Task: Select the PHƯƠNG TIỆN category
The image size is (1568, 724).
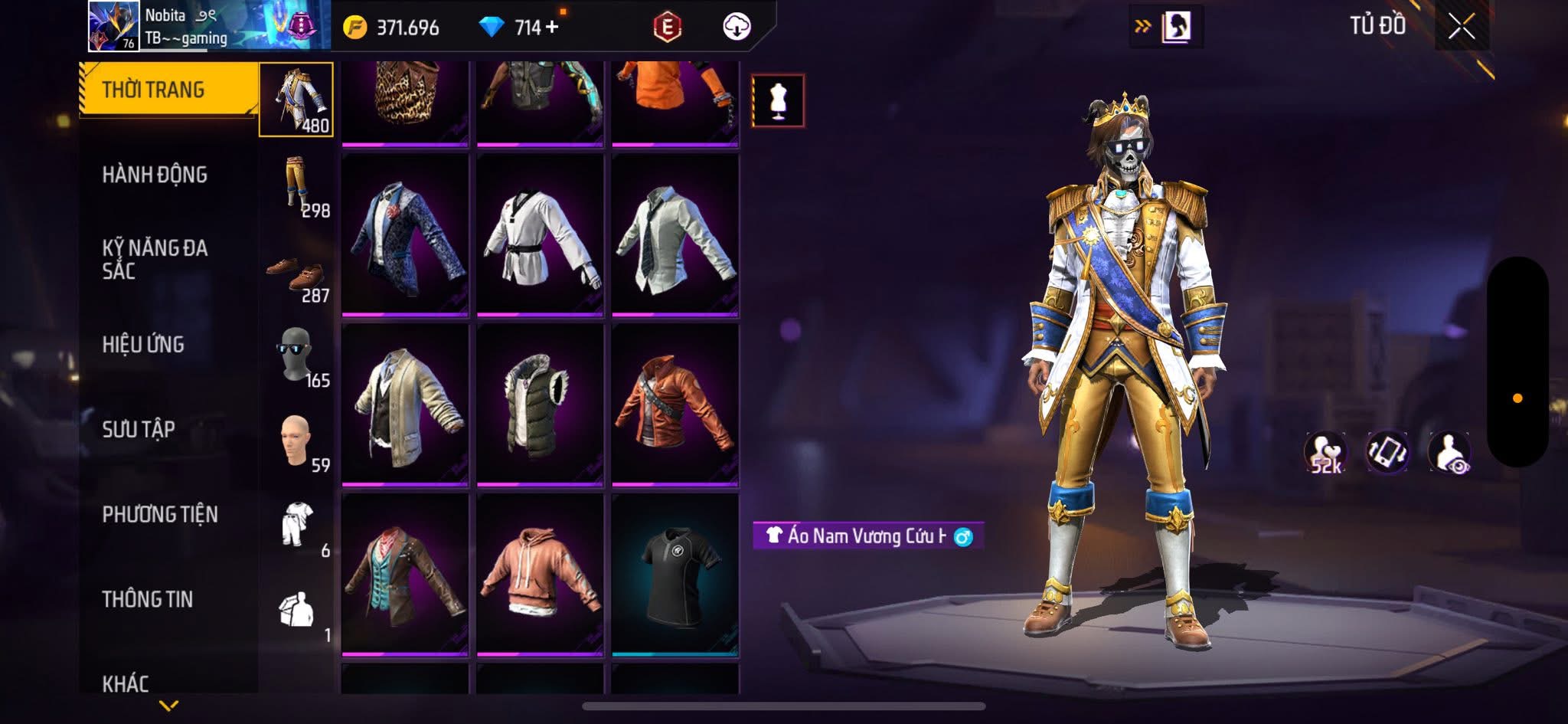Action: tap(160, 514)
